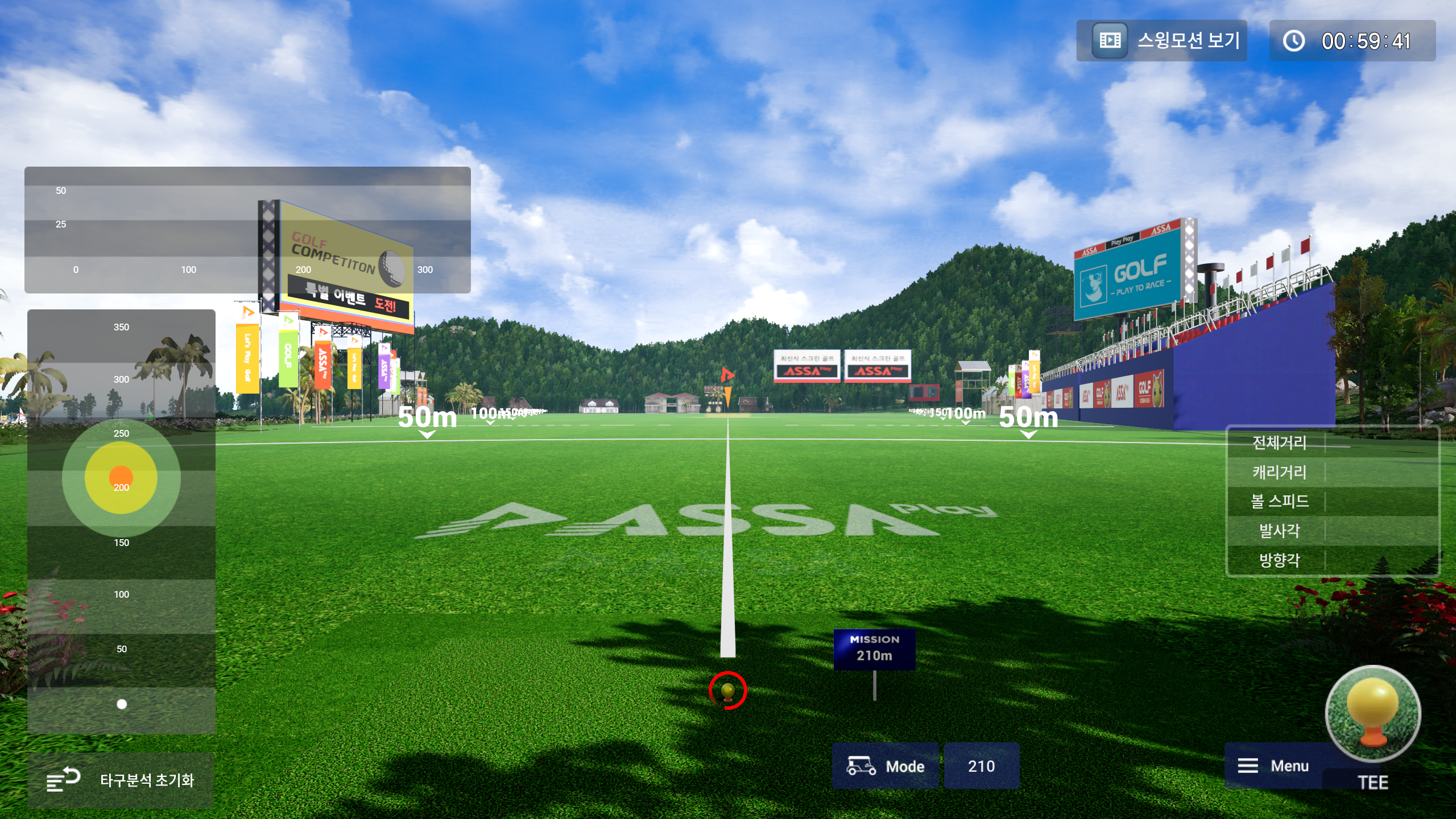
Task: Click the side-view trajectory height graph
Action: click(x=247, y=230)
